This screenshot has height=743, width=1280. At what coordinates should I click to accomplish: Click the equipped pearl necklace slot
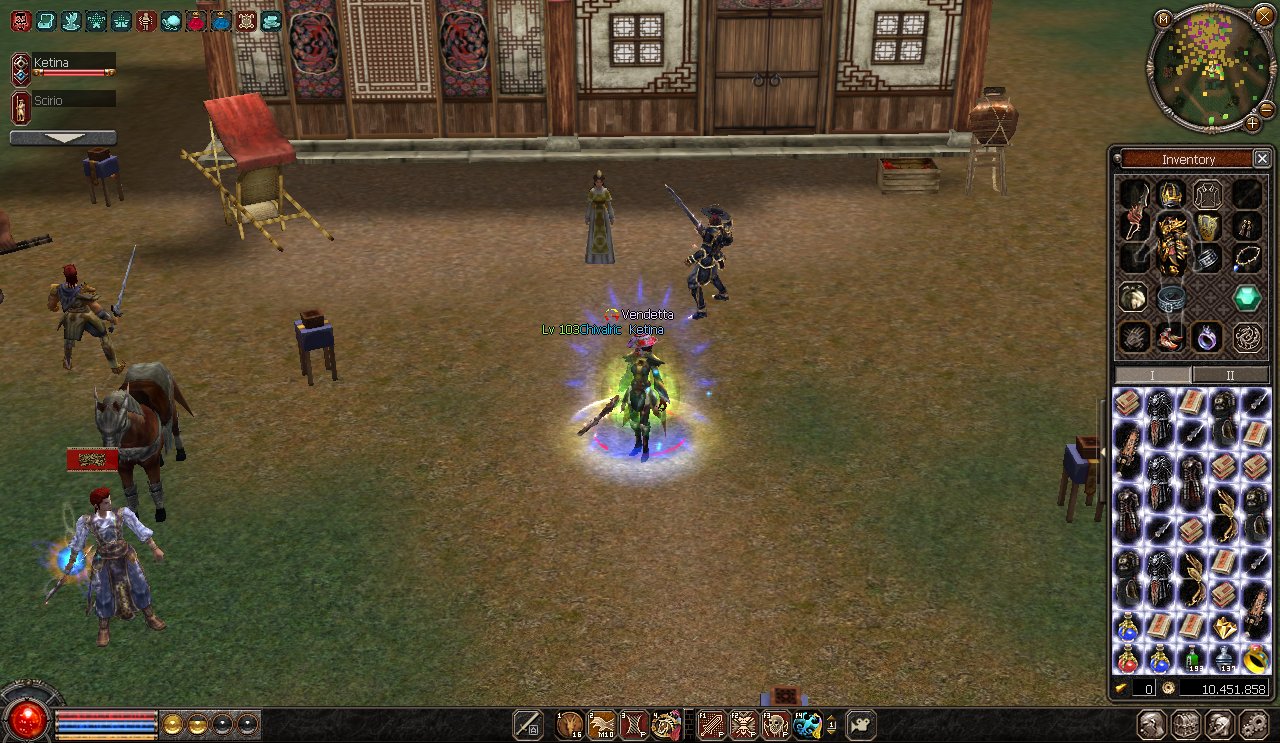click(x=1246, y=258)
